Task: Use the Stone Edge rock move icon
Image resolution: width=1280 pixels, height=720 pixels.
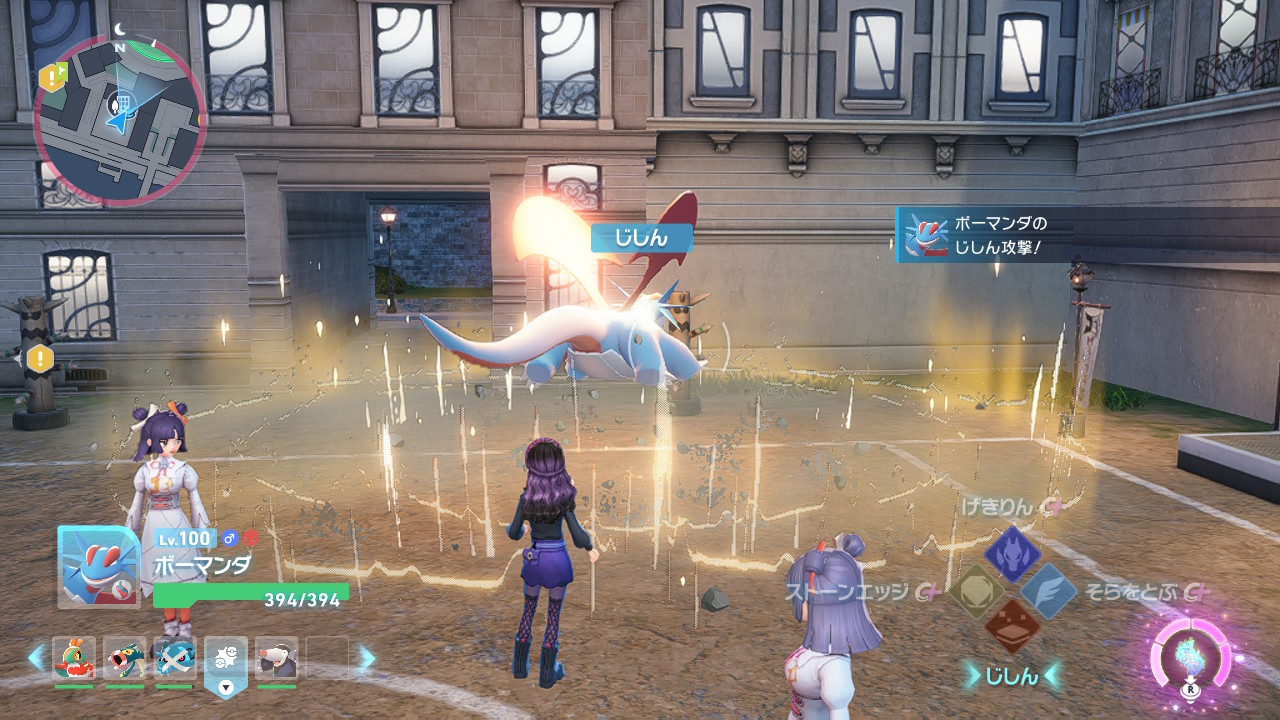Action: [x=976, y=592]
